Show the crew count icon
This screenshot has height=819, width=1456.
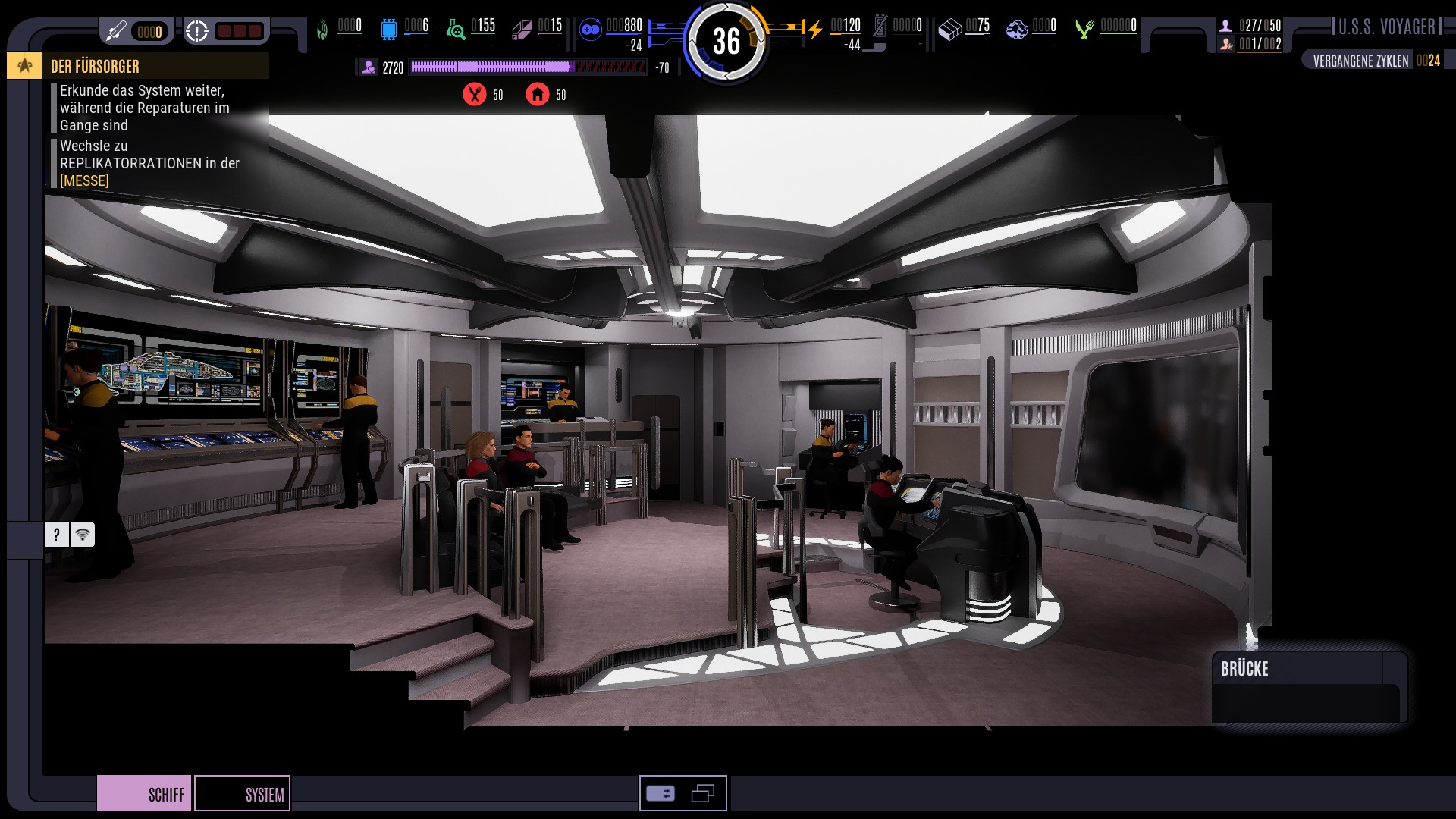click(x=1225, y=26)
